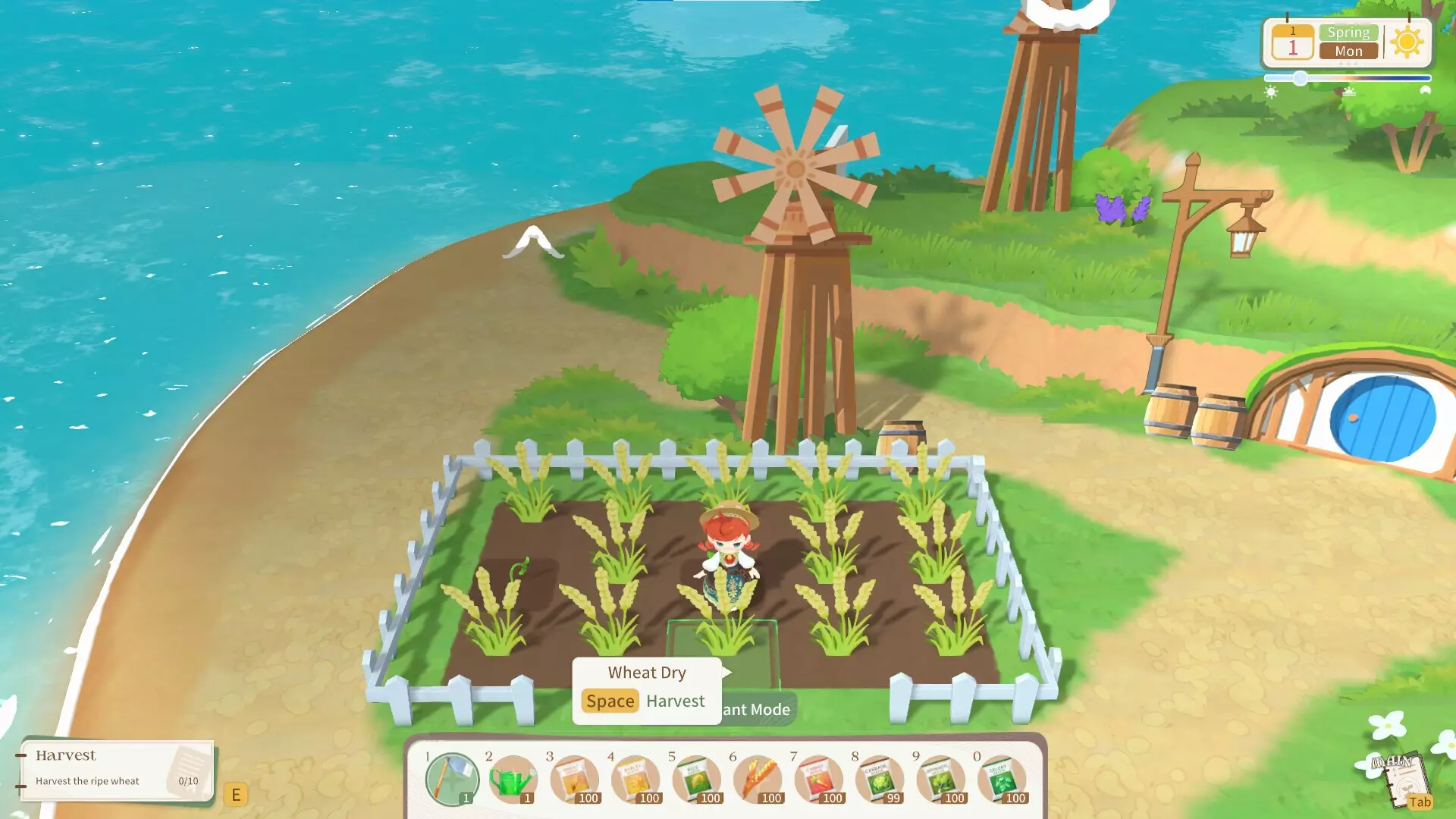The width and height of the screenshot is (1456, 819).
Task: Click the Harvest the ripe wheat objective
Action: click(87, 781)
